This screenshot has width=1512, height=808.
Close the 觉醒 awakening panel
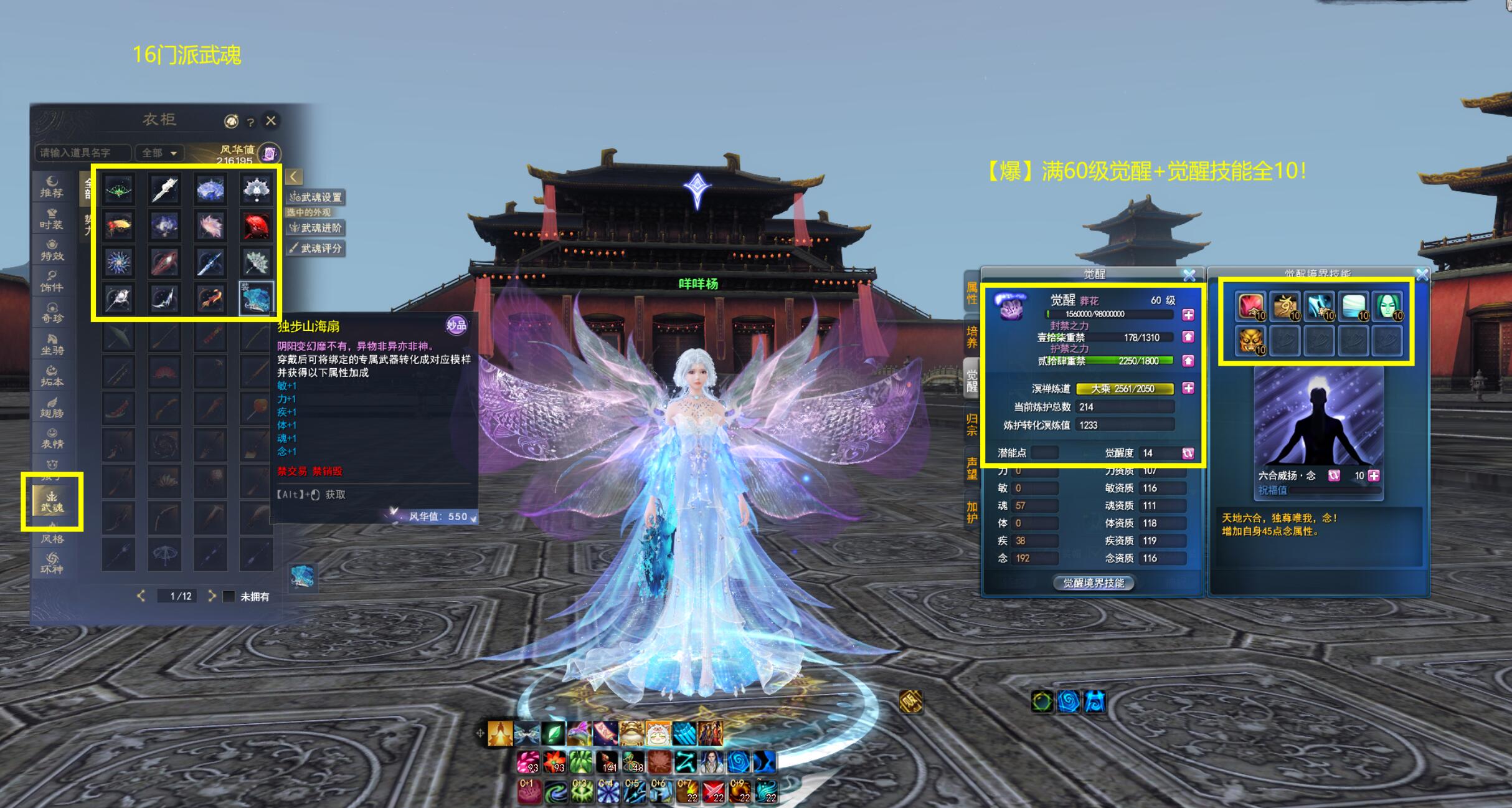pos(1189,274)
